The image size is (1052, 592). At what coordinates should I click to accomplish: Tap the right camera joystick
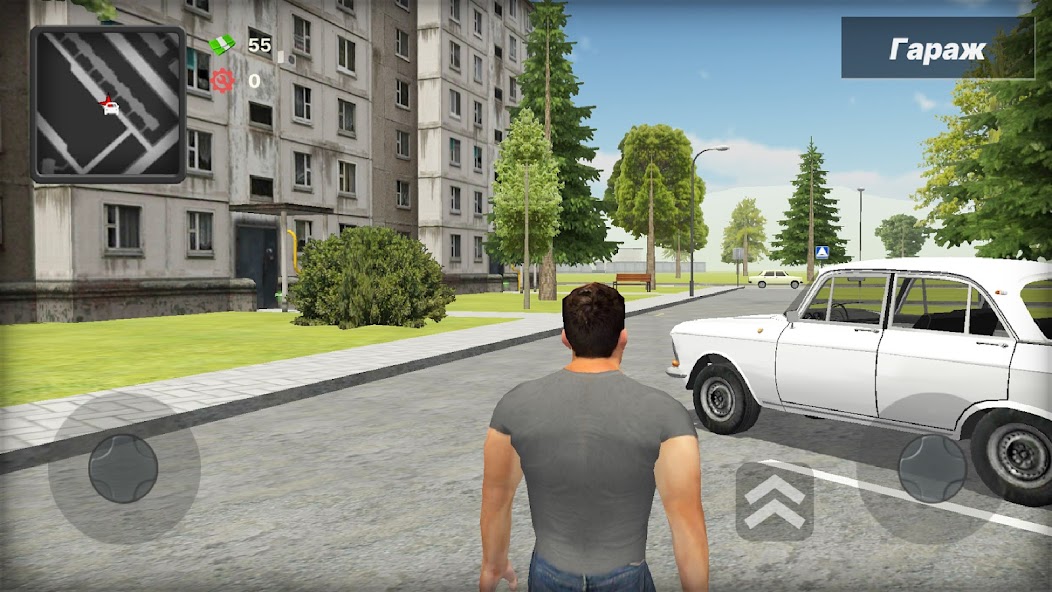[932, 467]
